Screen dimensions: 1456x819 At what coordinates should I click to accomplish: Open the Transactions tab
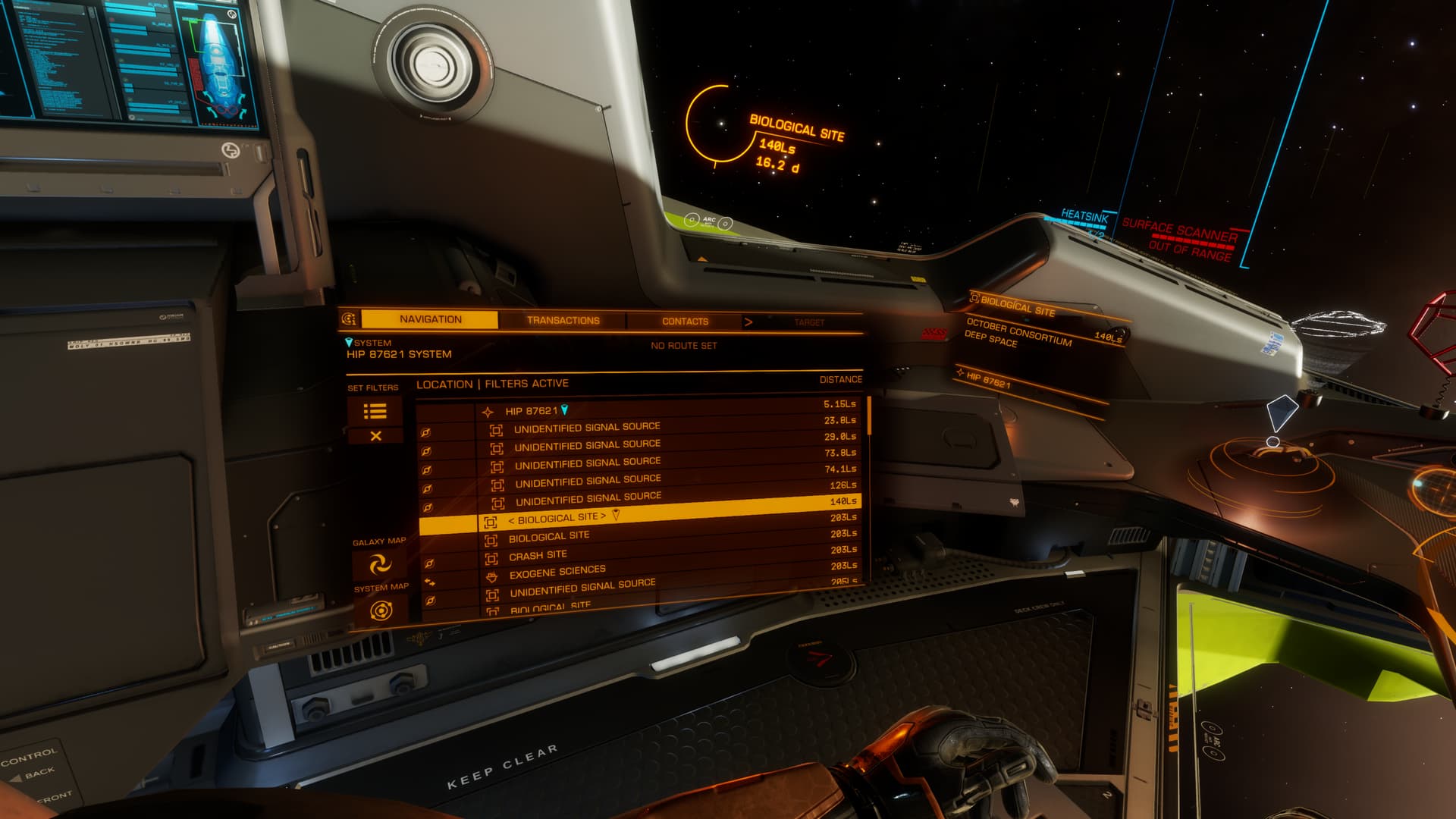563,321
